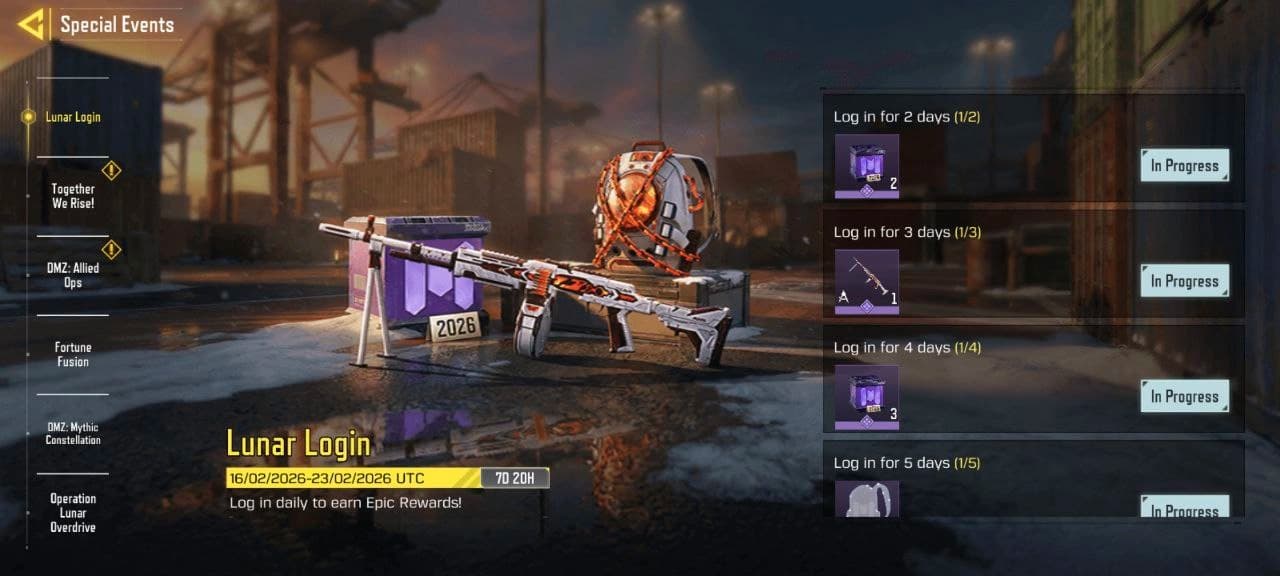Viewport: 1280px width, 576px height.
Task: Click In Progress for 5-day login reward
Action: point(1184,507)
